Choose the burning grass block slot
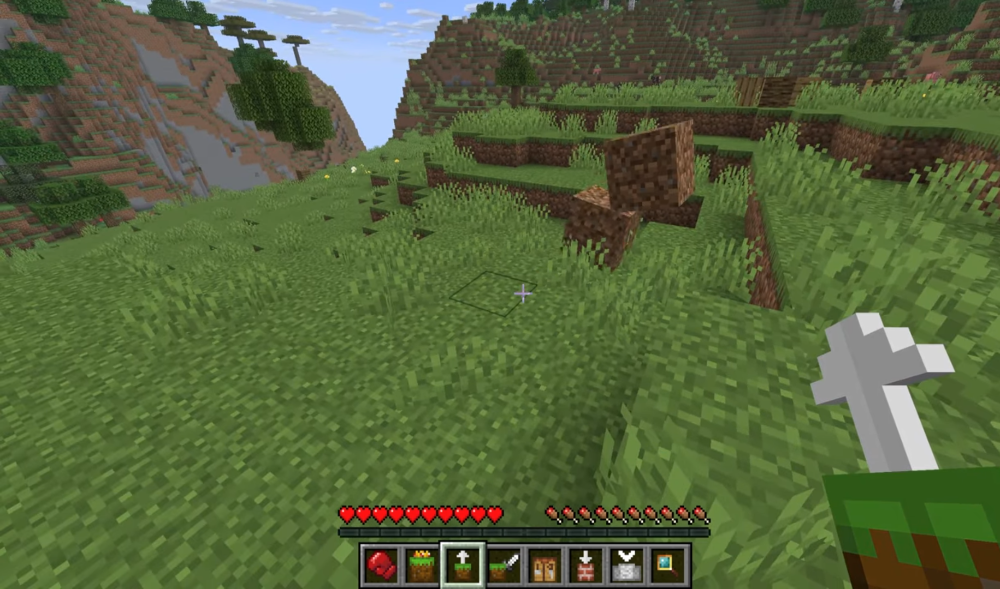The width and height of the screenshot is (1000, 589). 421,566
